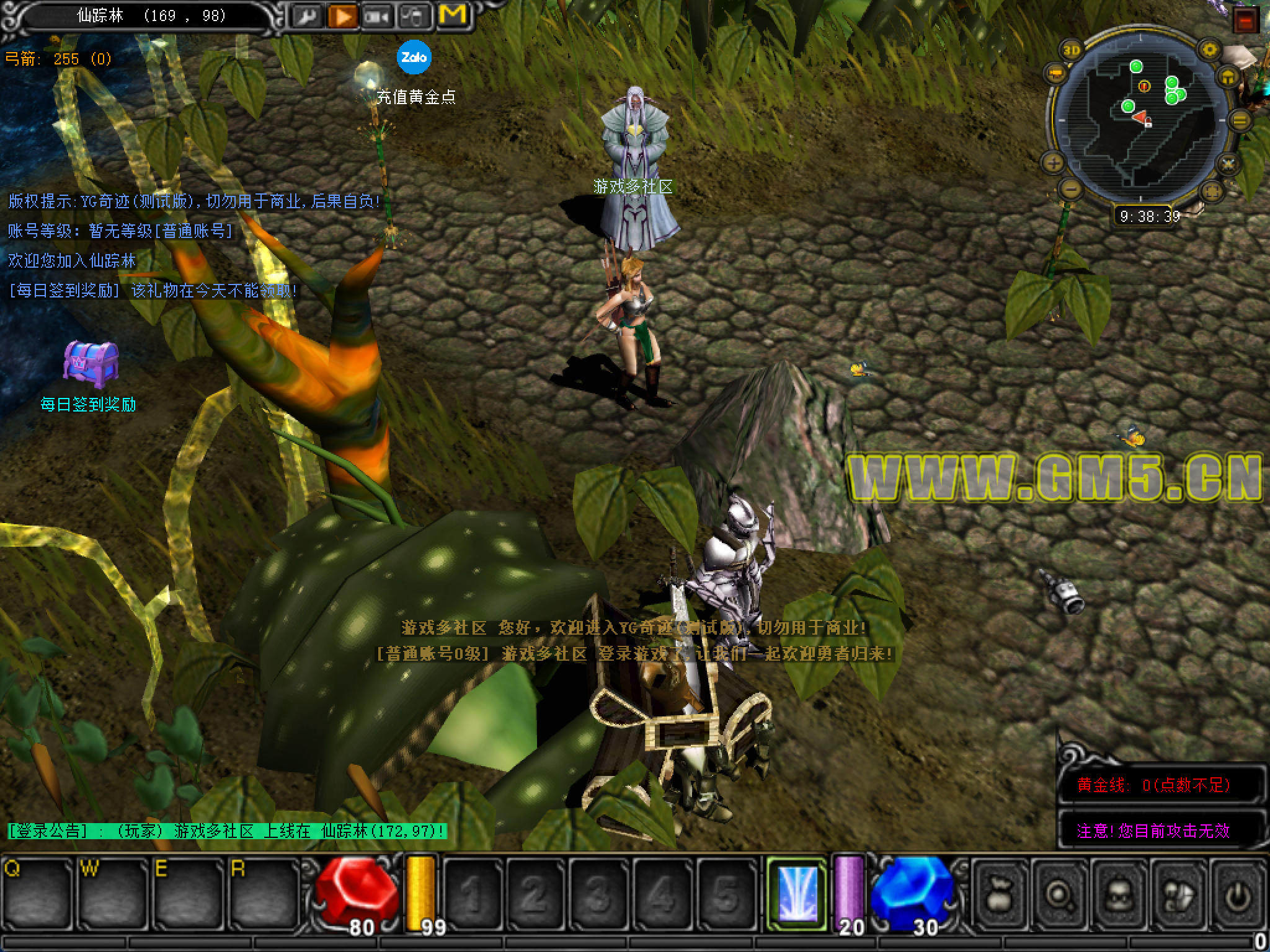The image size is (1270, 952).
Task: Click the helmet button beside the minimap
Action: pyautogui.click(x=1228, y=77)
